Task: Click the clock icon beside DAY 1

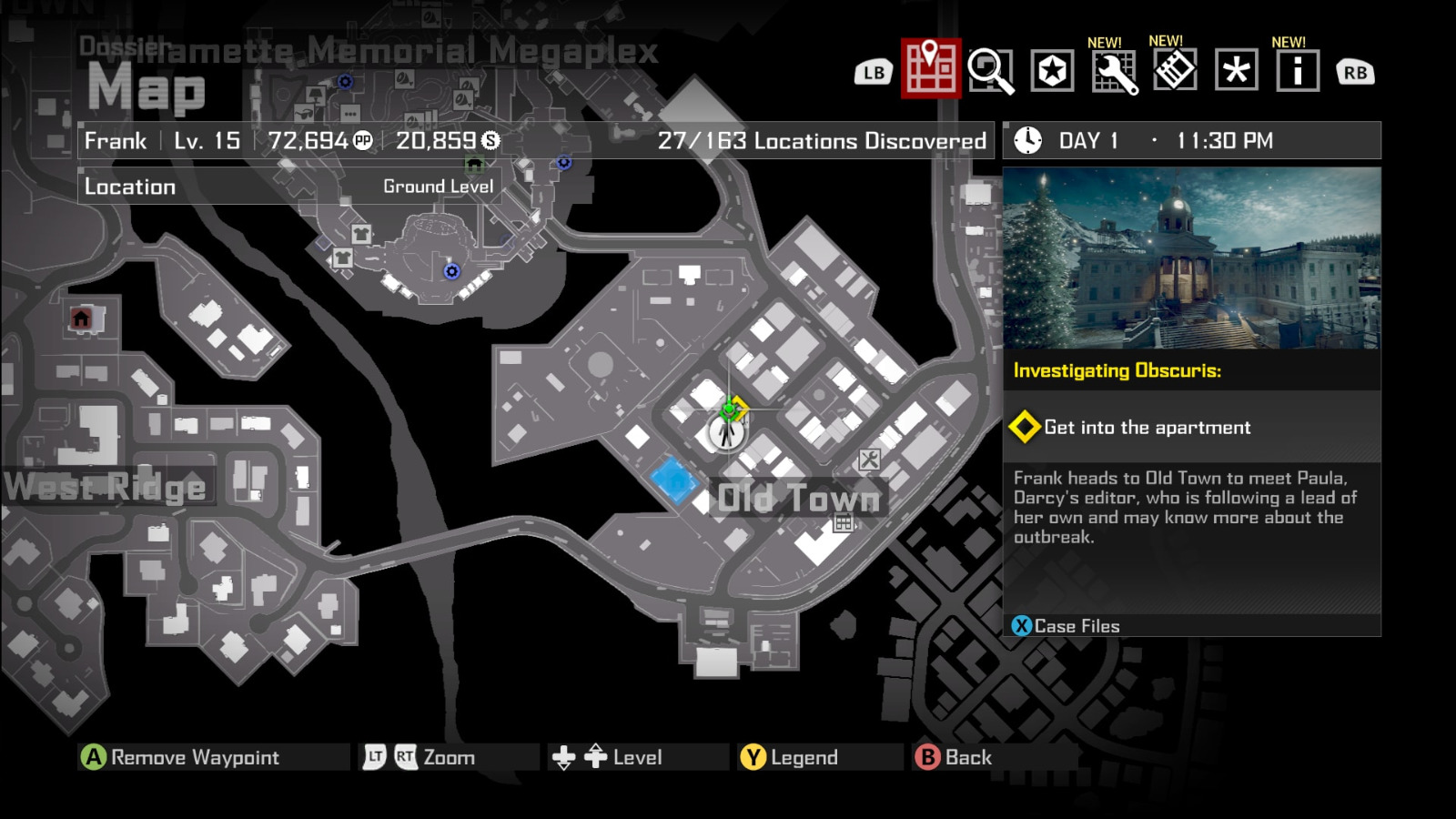Action: point(1026,140)
